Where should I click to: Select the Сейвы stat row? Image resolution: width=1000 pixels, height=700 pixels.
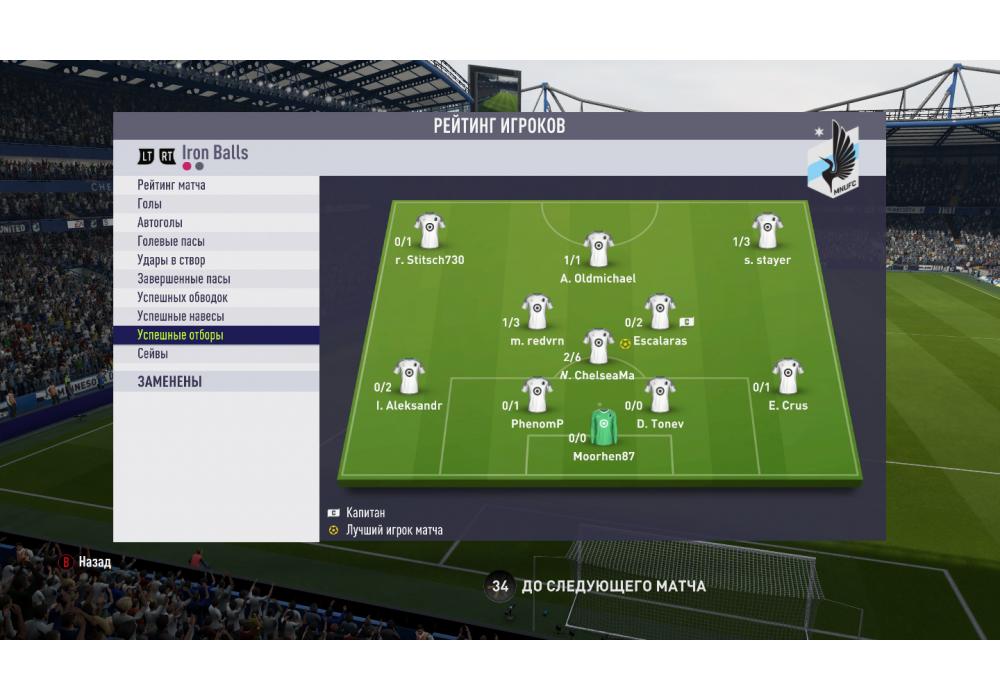(216, 354)
